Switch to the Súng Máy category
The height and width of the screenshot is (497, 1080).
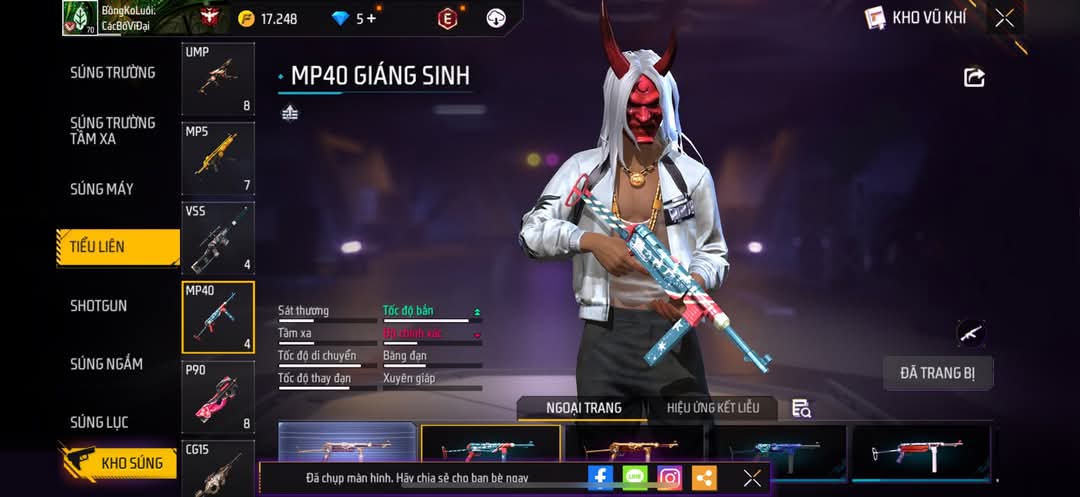click(x=101, y=189)
